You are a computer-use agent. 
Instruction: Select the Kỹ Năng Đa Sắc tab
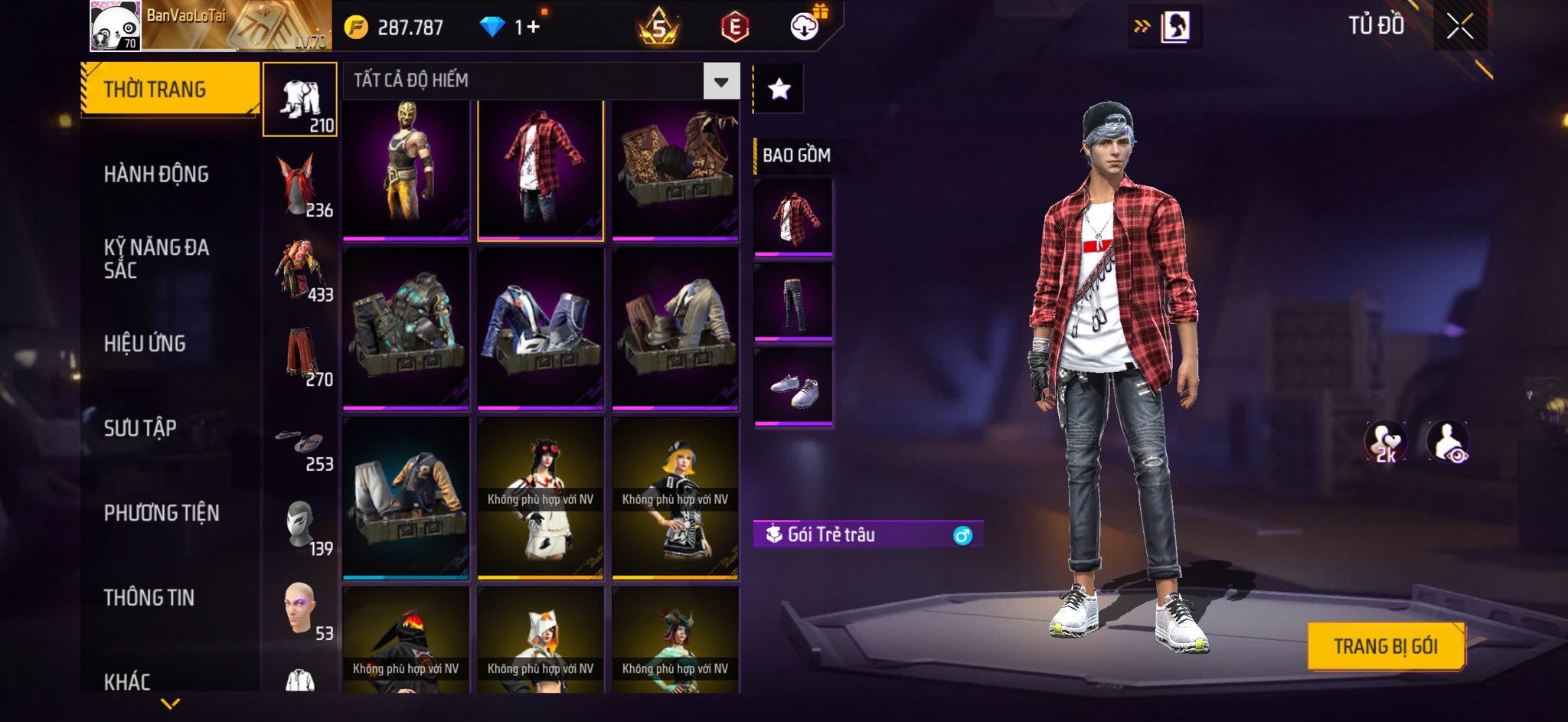[156, 259]
